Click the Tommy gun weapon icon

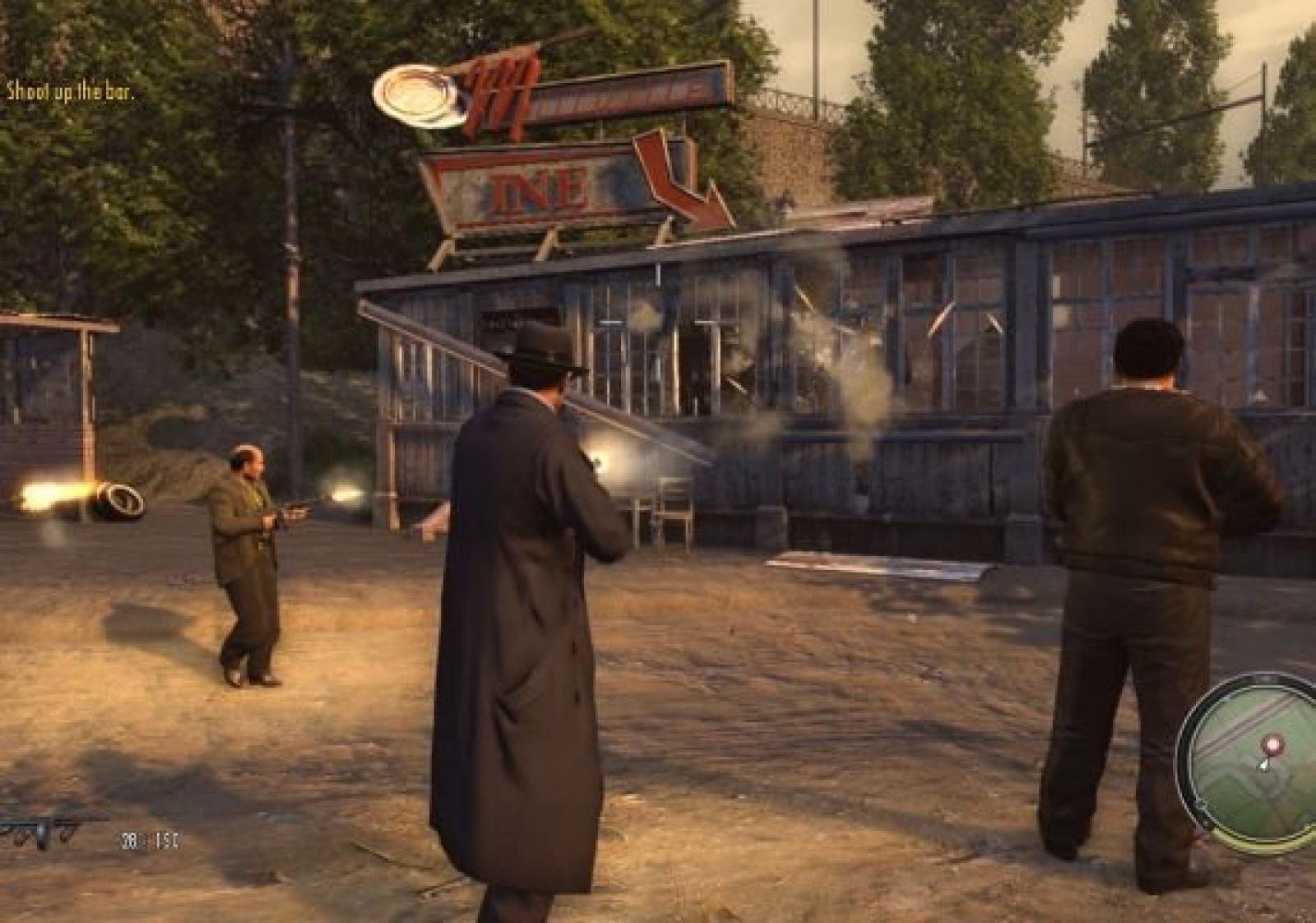coord(45,829)
